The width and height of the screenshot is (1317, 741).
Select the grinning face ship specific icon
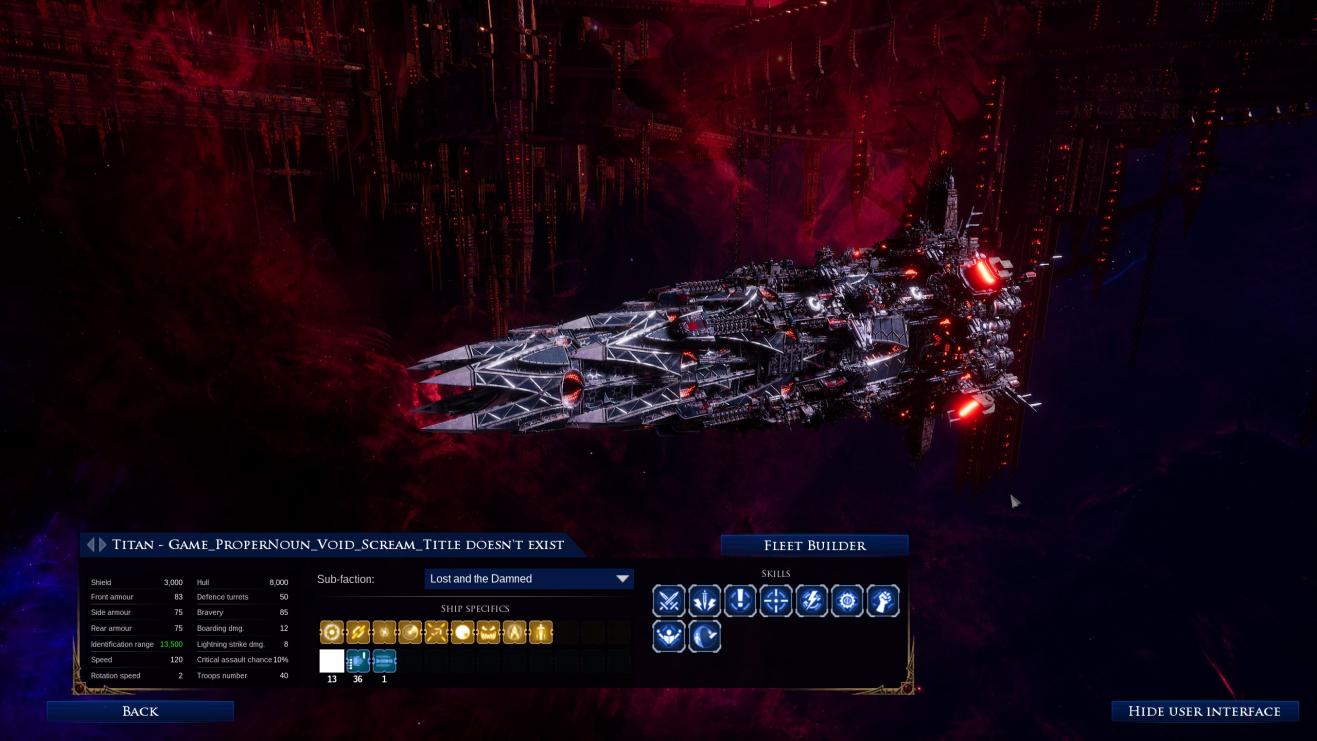[488, 632]
